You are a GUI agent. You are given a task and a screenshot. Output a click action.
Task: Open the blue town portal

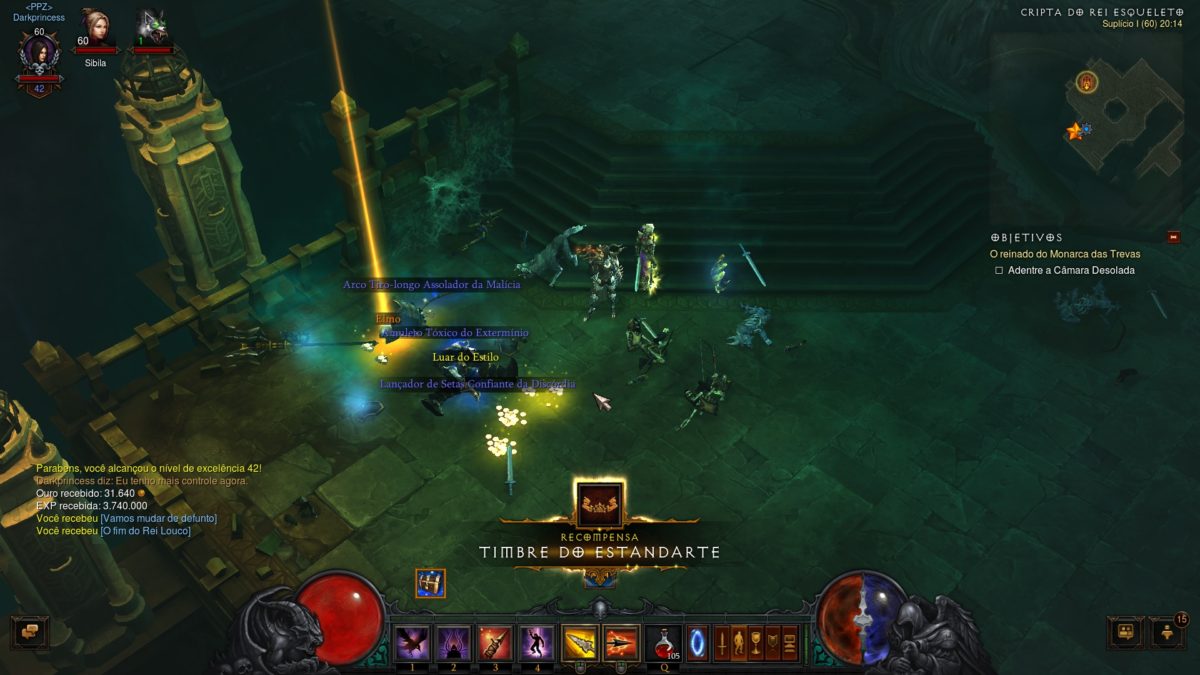click(x=697, y=642)
